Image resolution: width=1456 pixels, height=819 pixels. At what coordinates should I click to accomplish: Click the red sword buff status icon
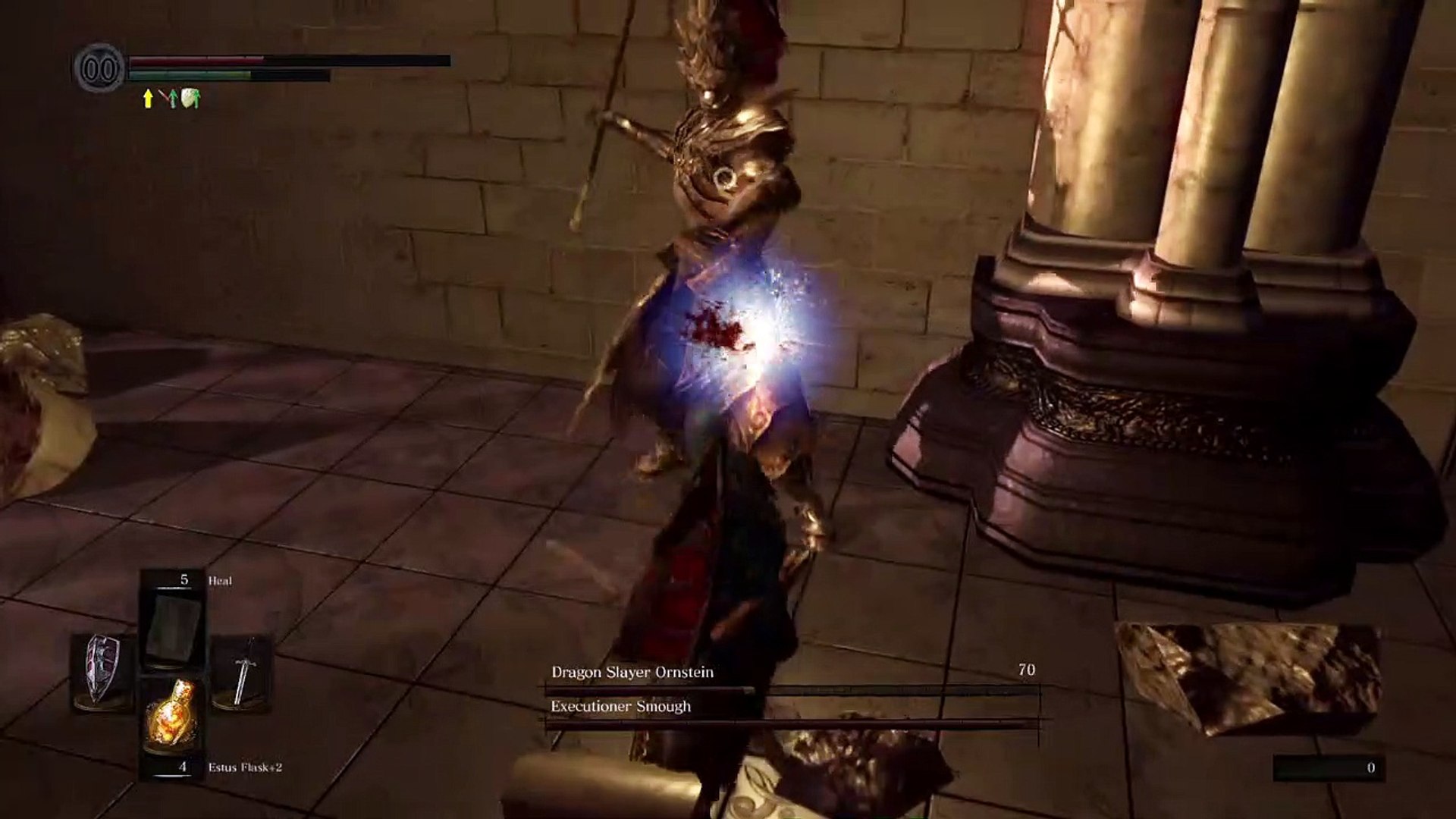(168, 99)
